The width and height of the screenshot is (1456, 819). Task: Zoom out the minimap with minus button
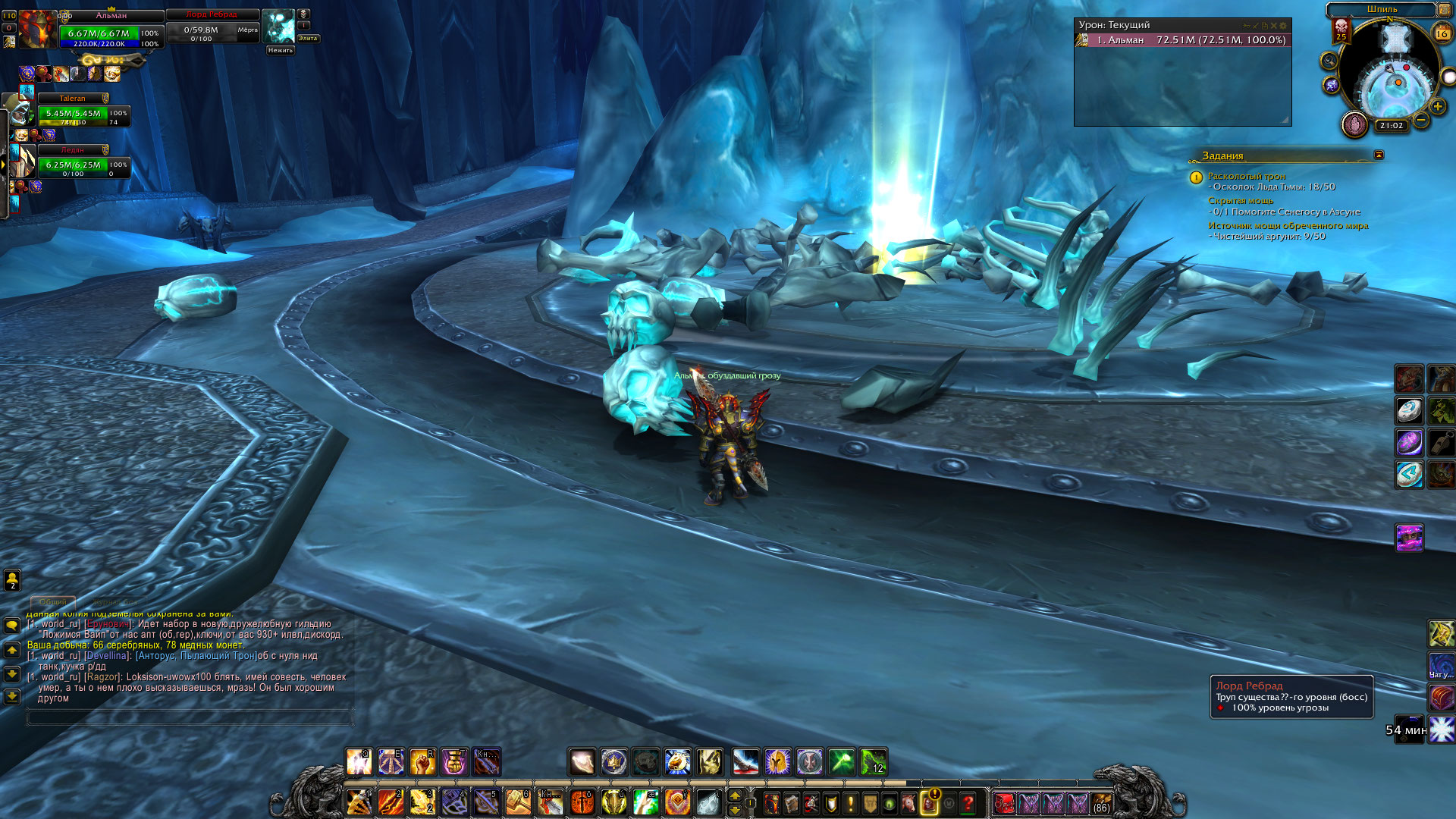(x=1421, y=120)
